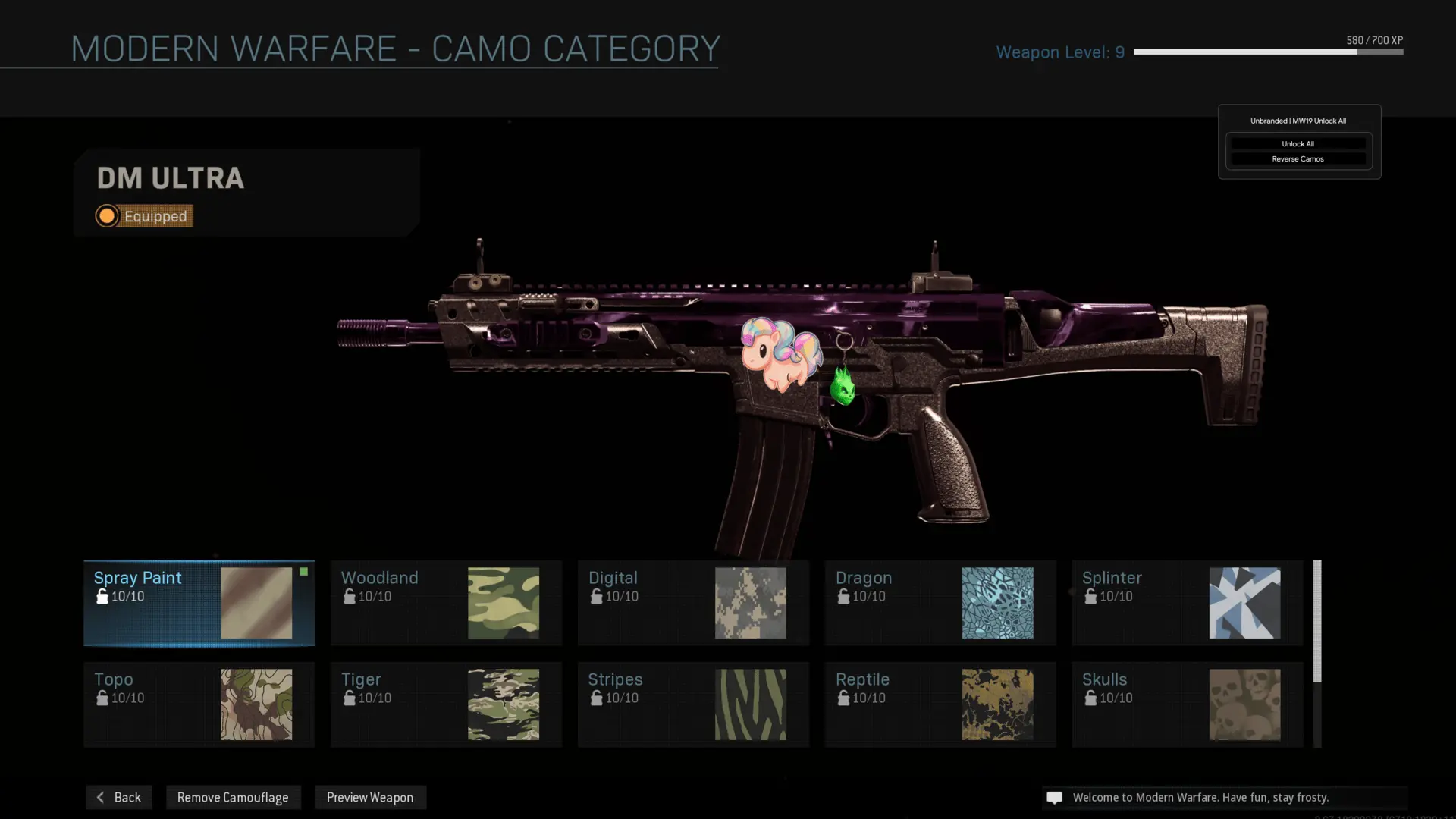The height and width of the screenshot is (819, 1456).
Task: Open the Digital camo category
Action: pyautogui.click(x=693, y=603)
